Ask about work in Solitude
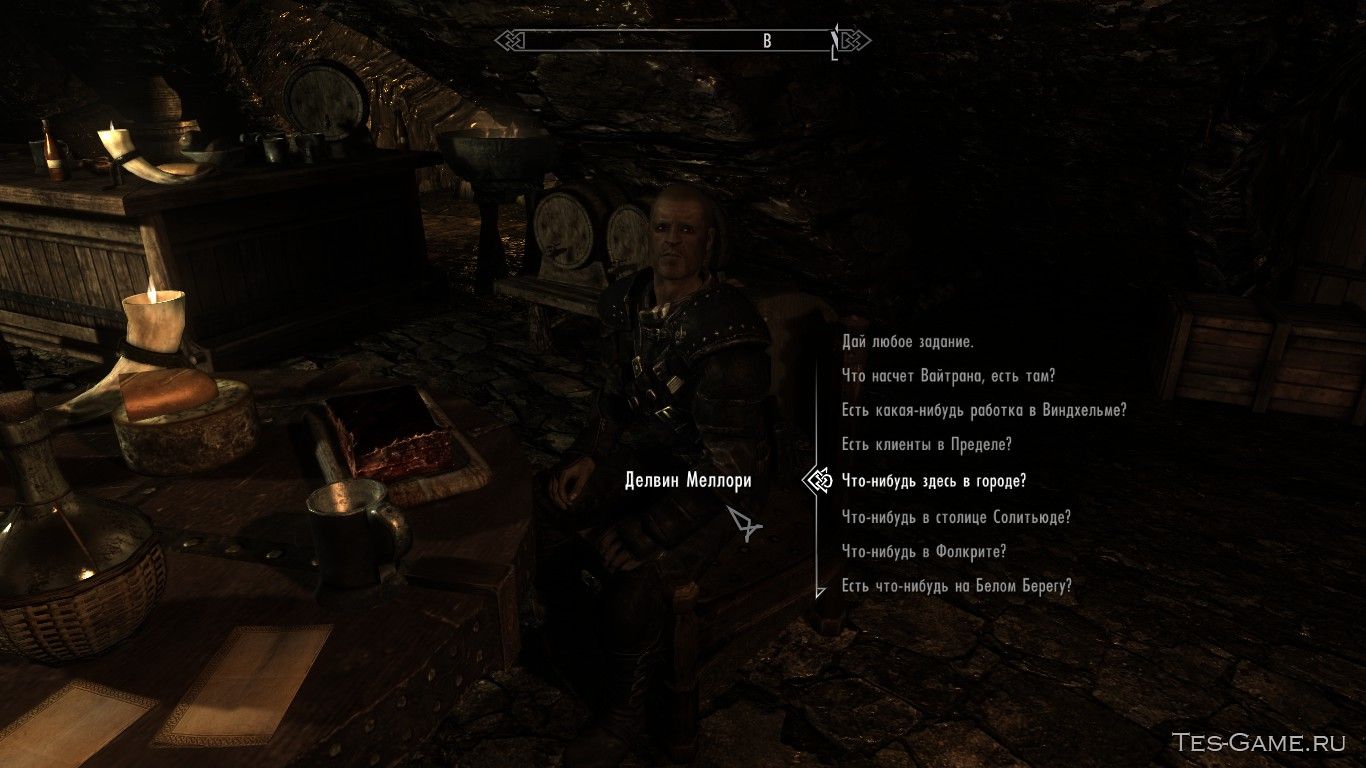The image size is (1366, 768). 955,517
